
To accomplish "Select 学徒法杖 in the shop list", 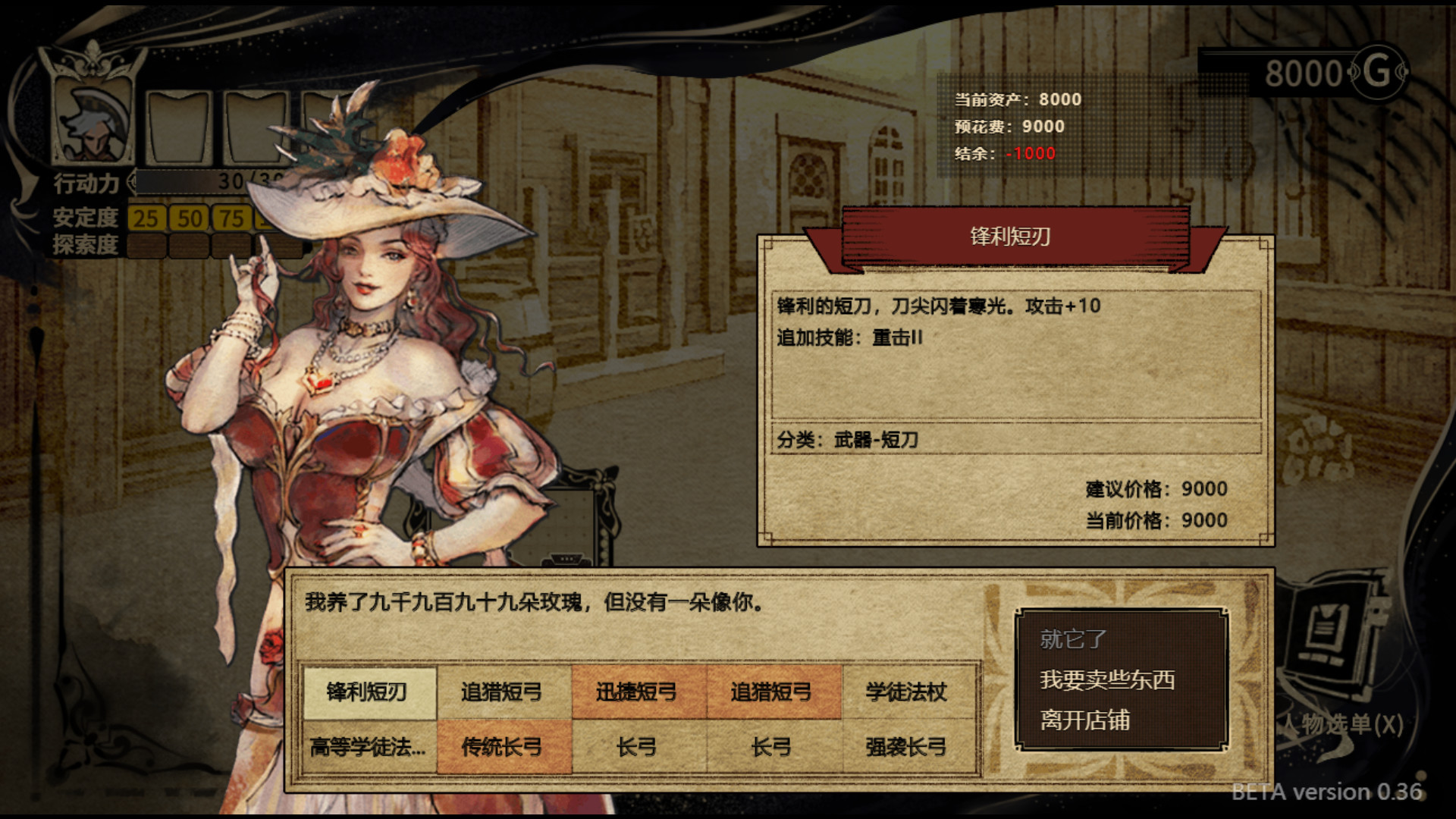I will (908, 692).
